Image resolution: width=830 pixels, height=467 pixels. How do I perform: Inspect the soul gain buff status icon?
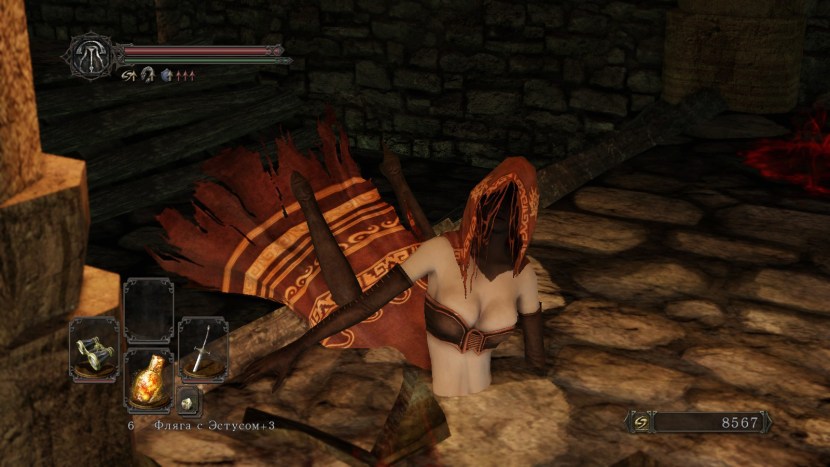pyautogui.click(x=128, y=74)
